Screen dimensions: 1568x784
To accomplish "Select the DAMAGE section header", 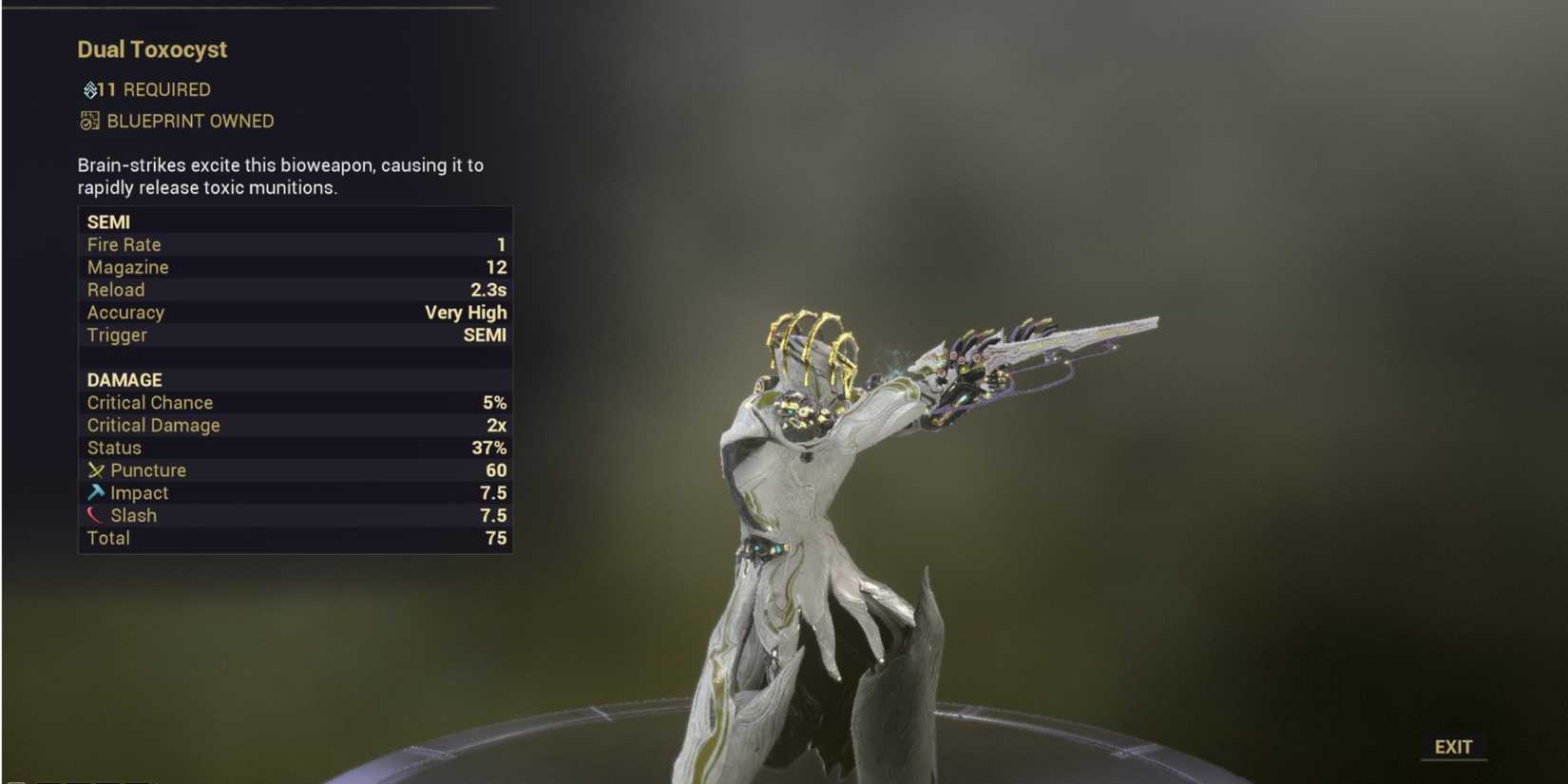I will click(124, 379).
